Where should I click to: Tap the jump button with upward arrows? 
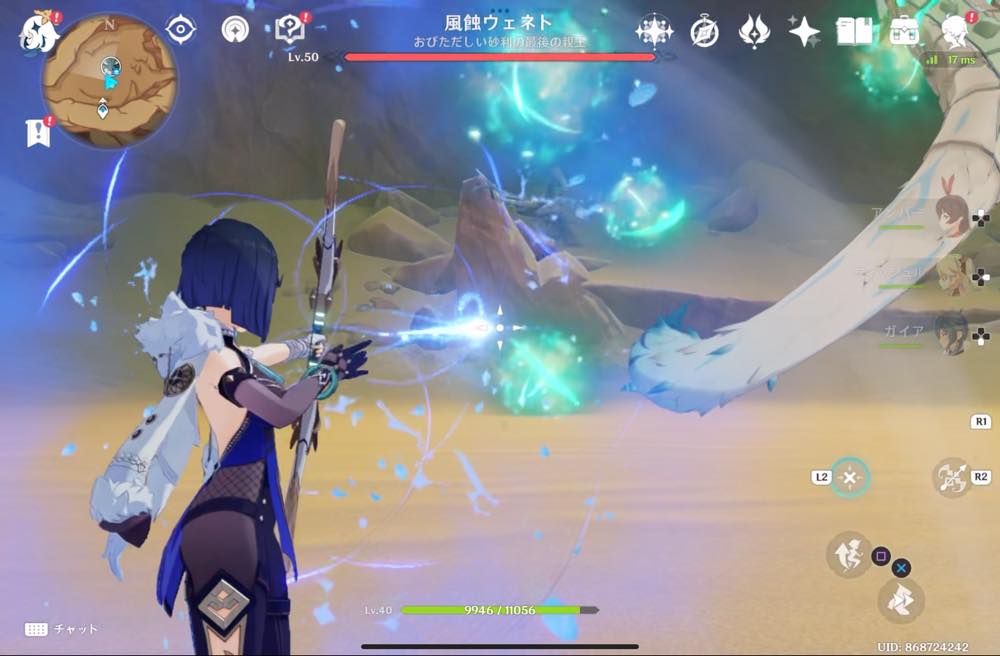click(x=848, y=554)
